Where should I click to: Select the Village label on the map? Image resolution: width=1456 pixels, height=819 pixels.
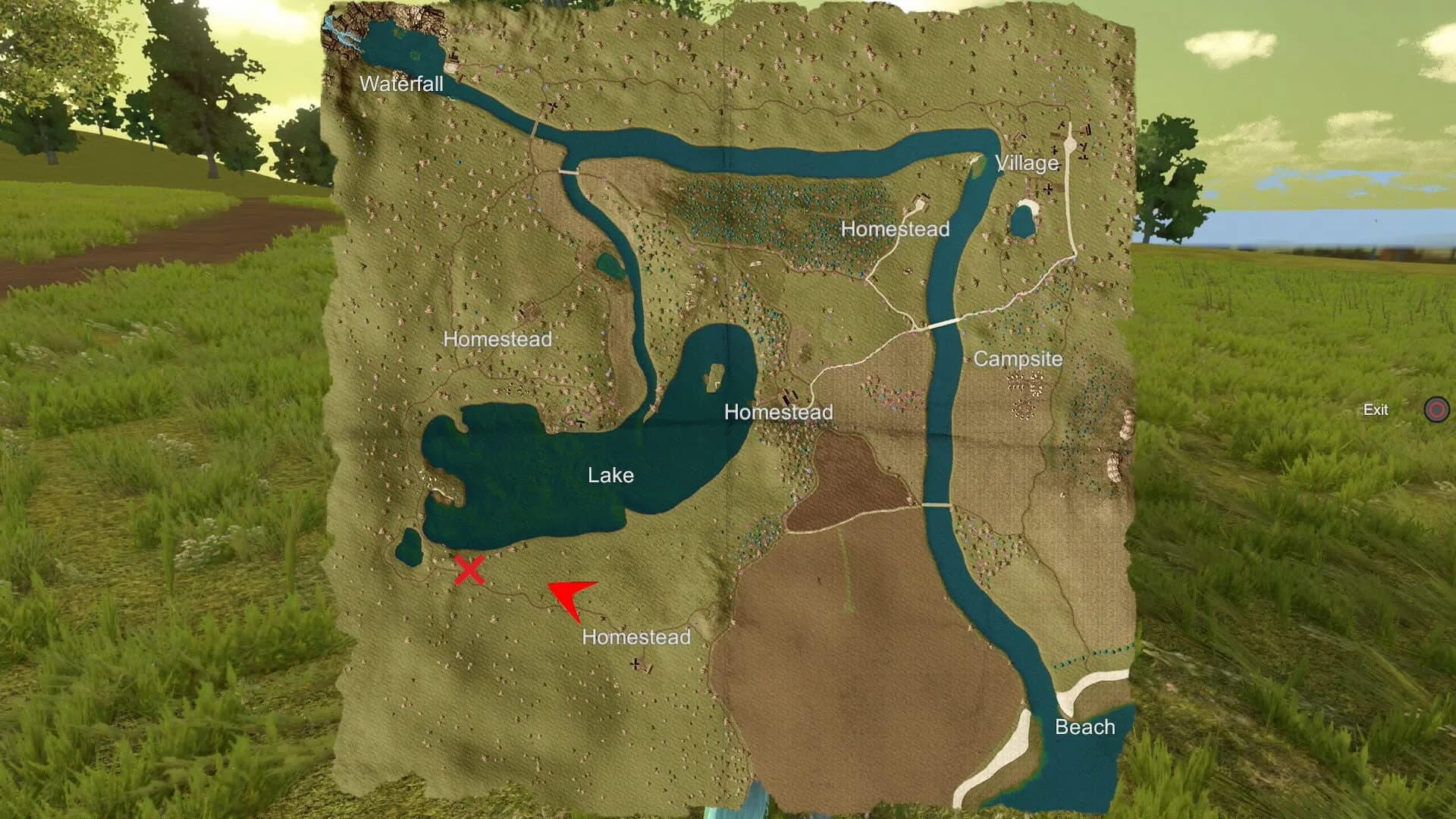point(1026,163)
